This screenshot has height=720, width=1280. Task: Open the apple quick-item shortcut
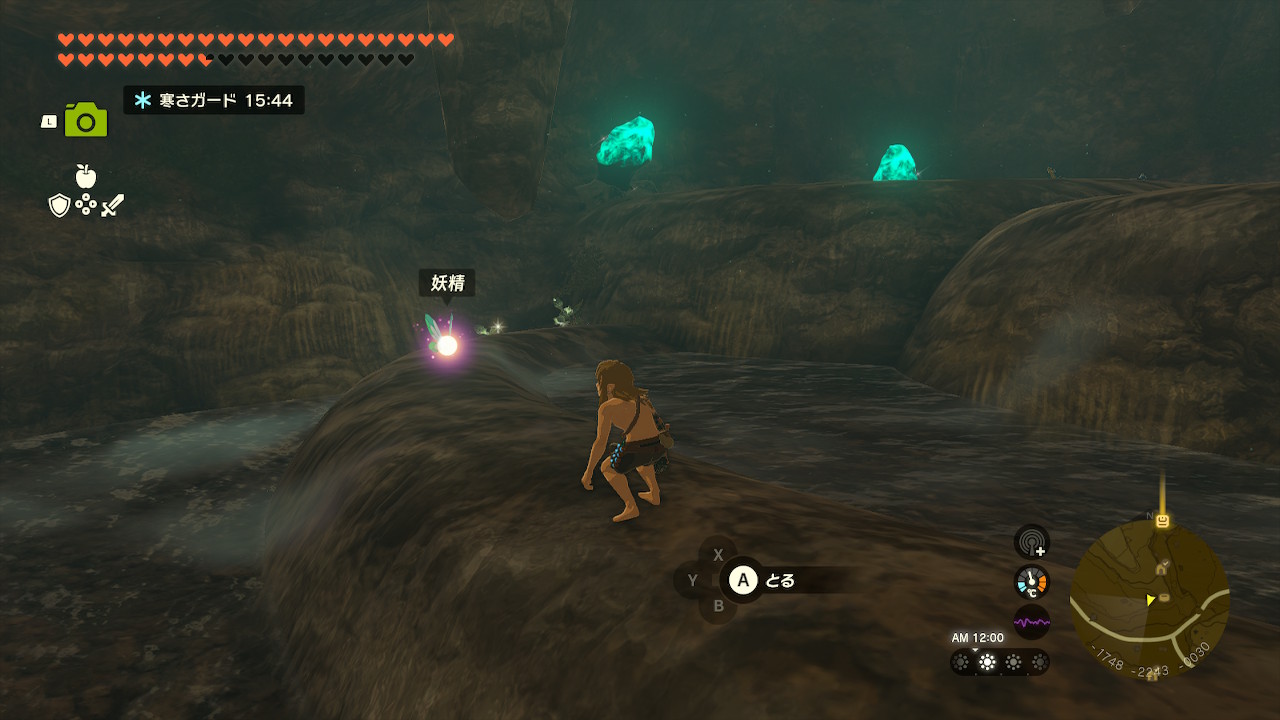86,177
